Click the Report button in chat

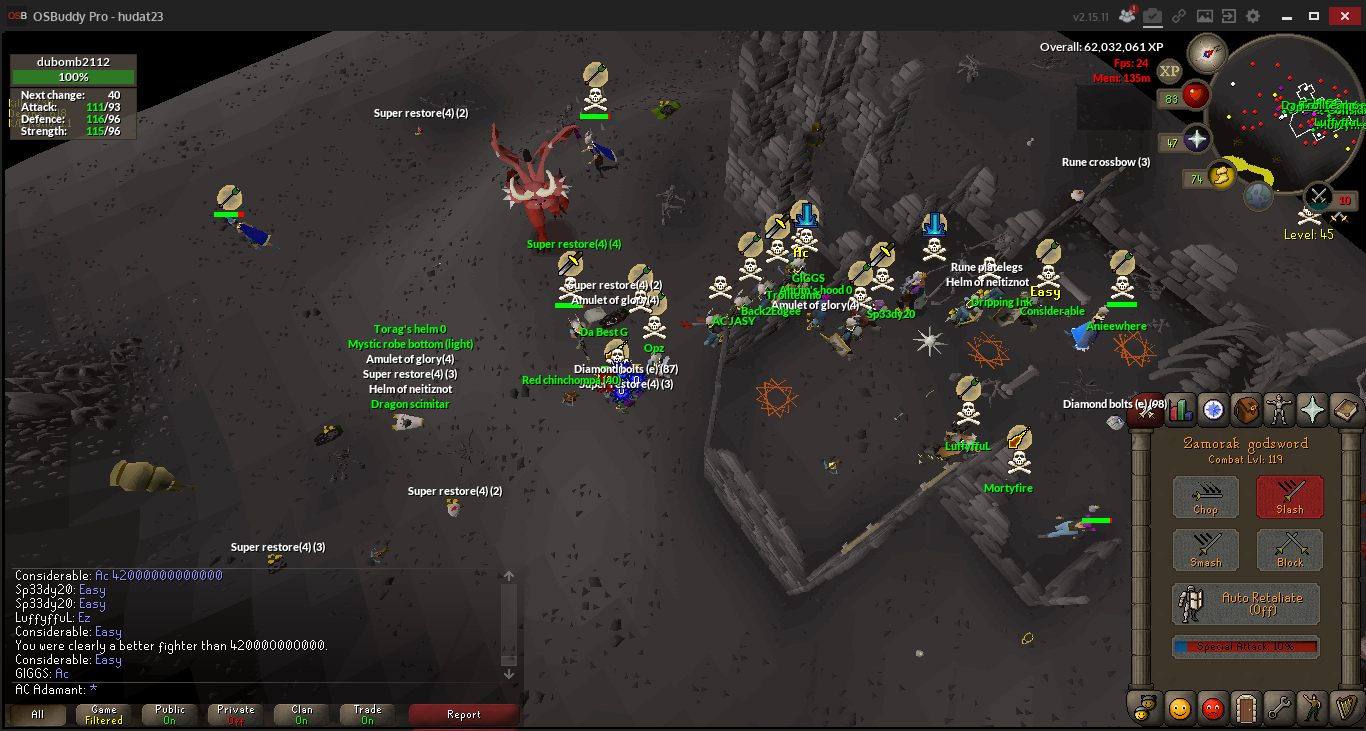click(464, 715)
